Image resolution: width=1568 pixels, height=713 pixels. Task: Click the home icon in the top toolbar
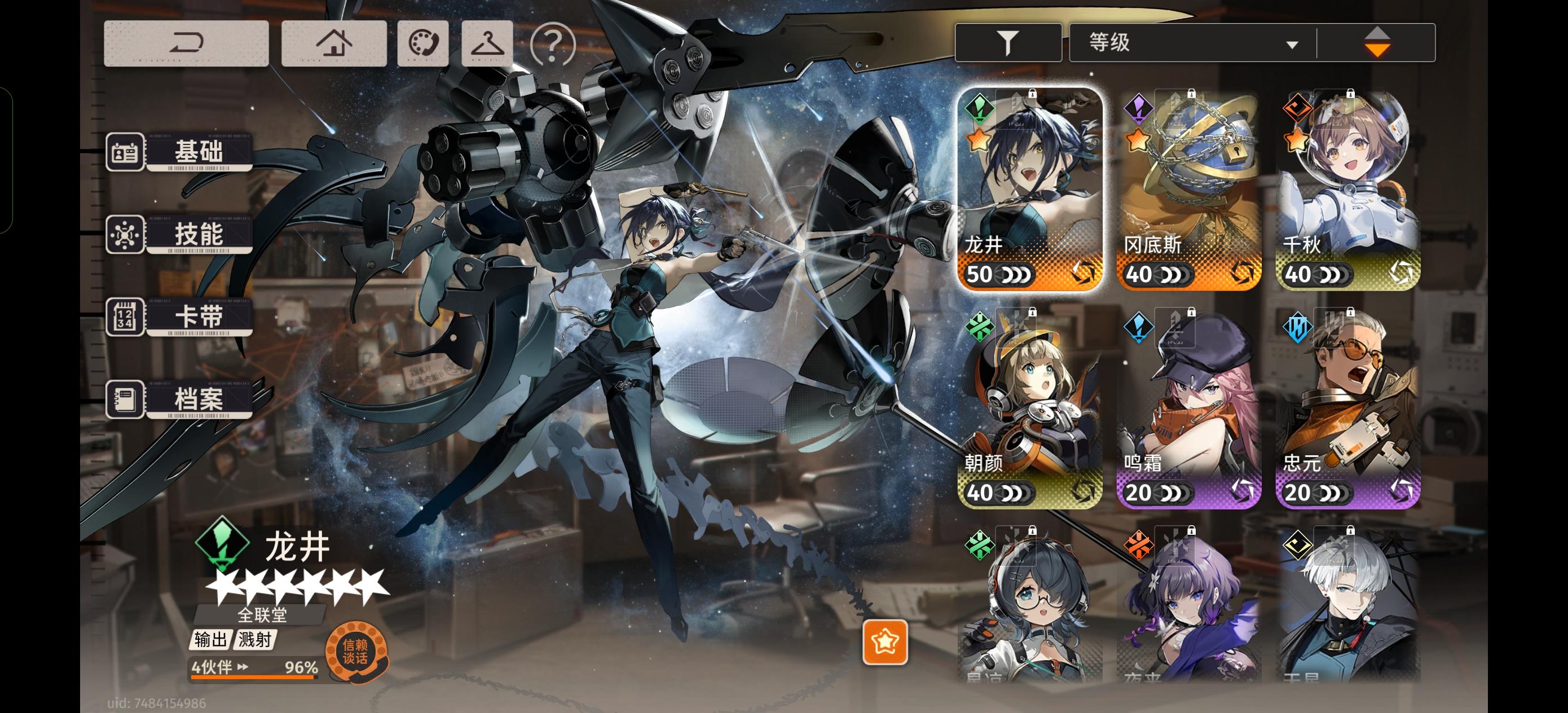click(333, 43)
